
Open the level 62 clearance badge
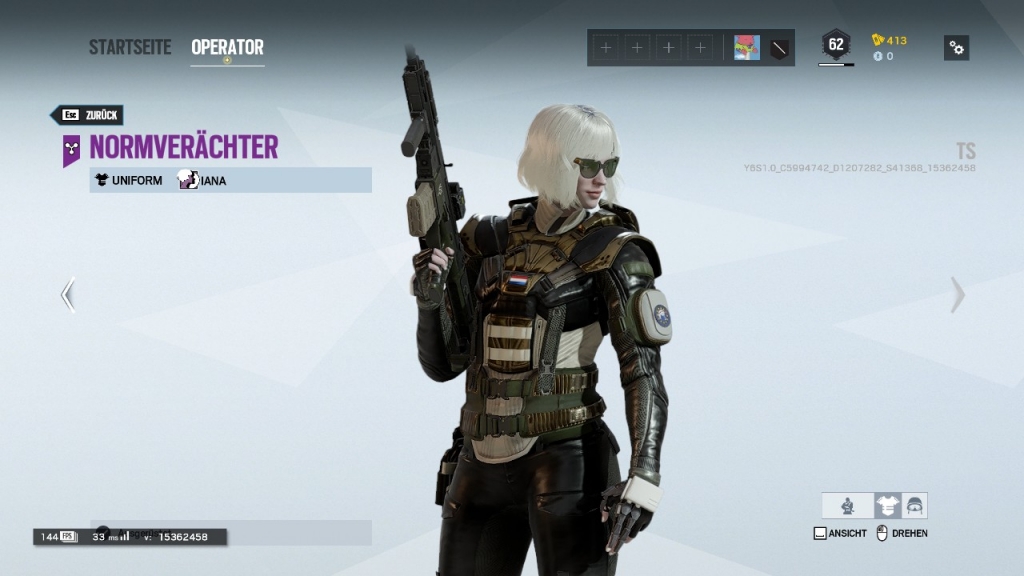[x=836, y=45]
